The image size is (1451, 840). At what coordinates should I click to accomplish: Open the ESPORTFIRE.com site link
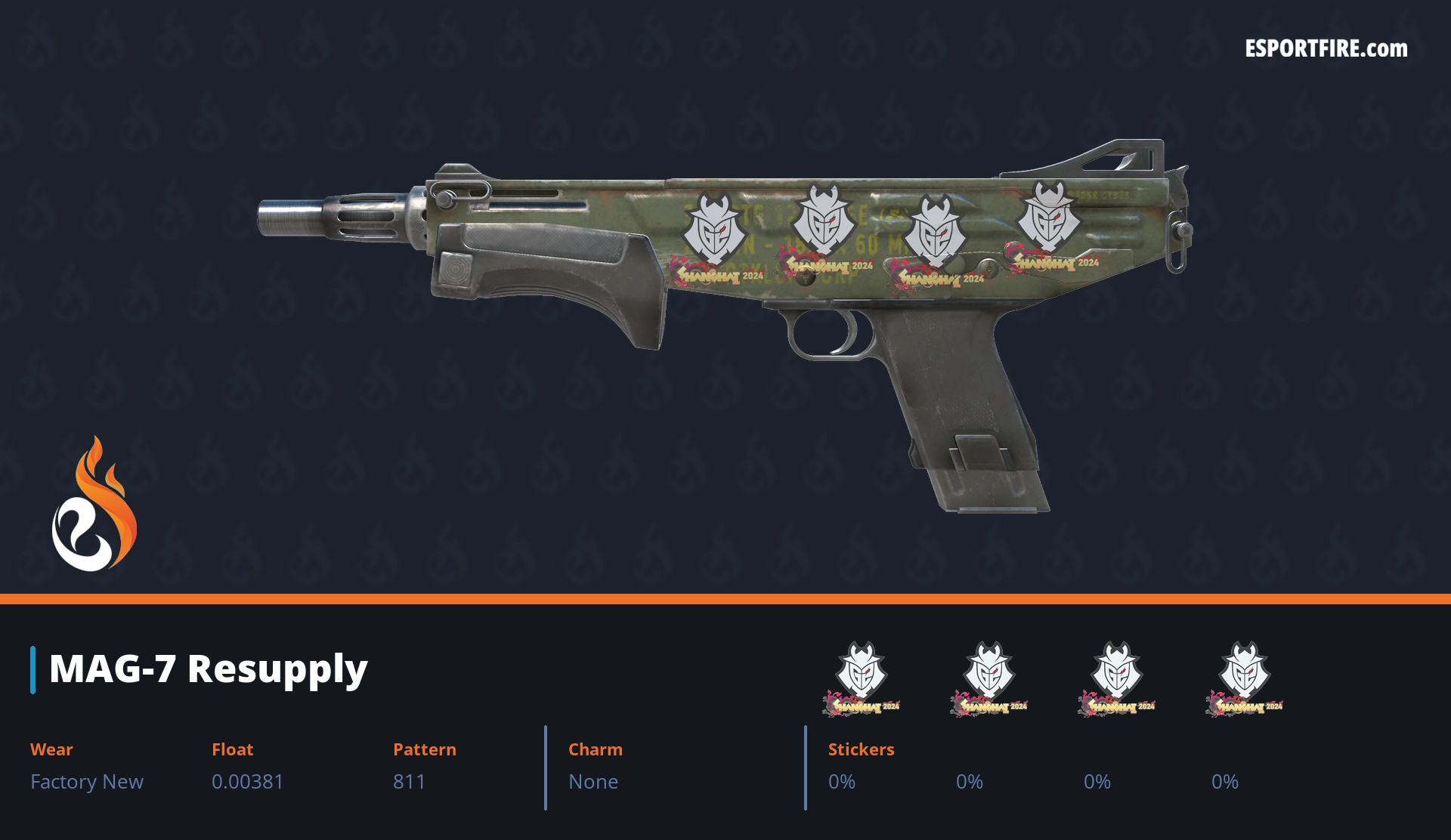click(1326, 49)
